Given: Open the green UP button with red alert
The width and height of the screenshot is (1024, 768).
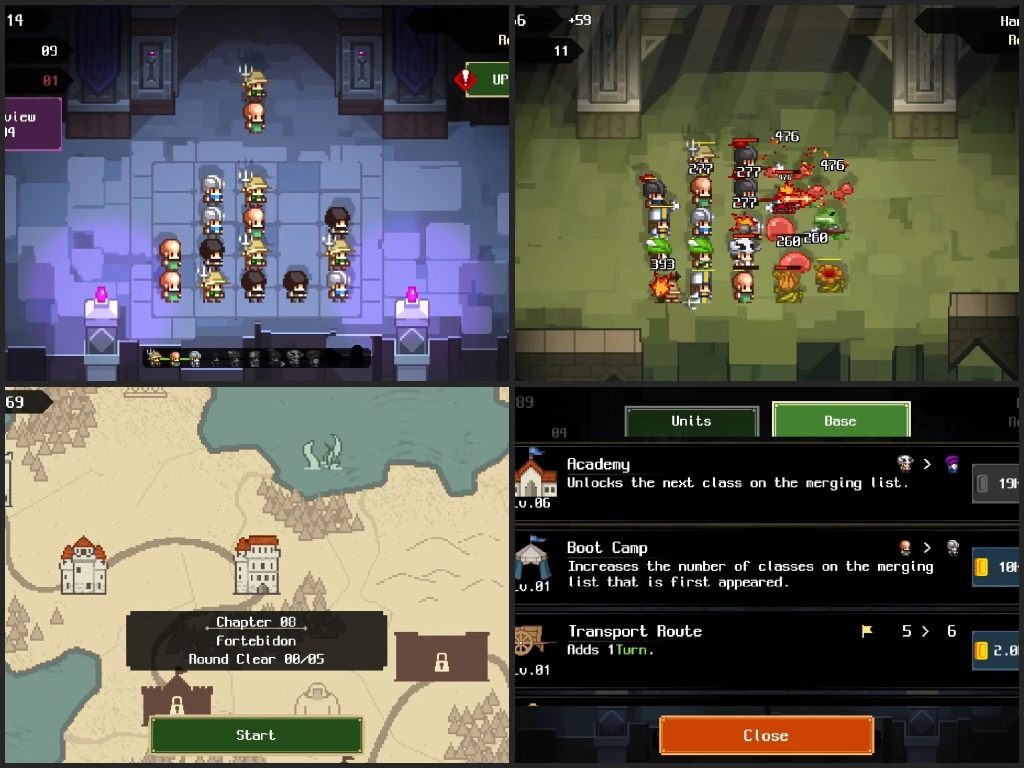Looking at the screenshot, I should tap(488, 79).
